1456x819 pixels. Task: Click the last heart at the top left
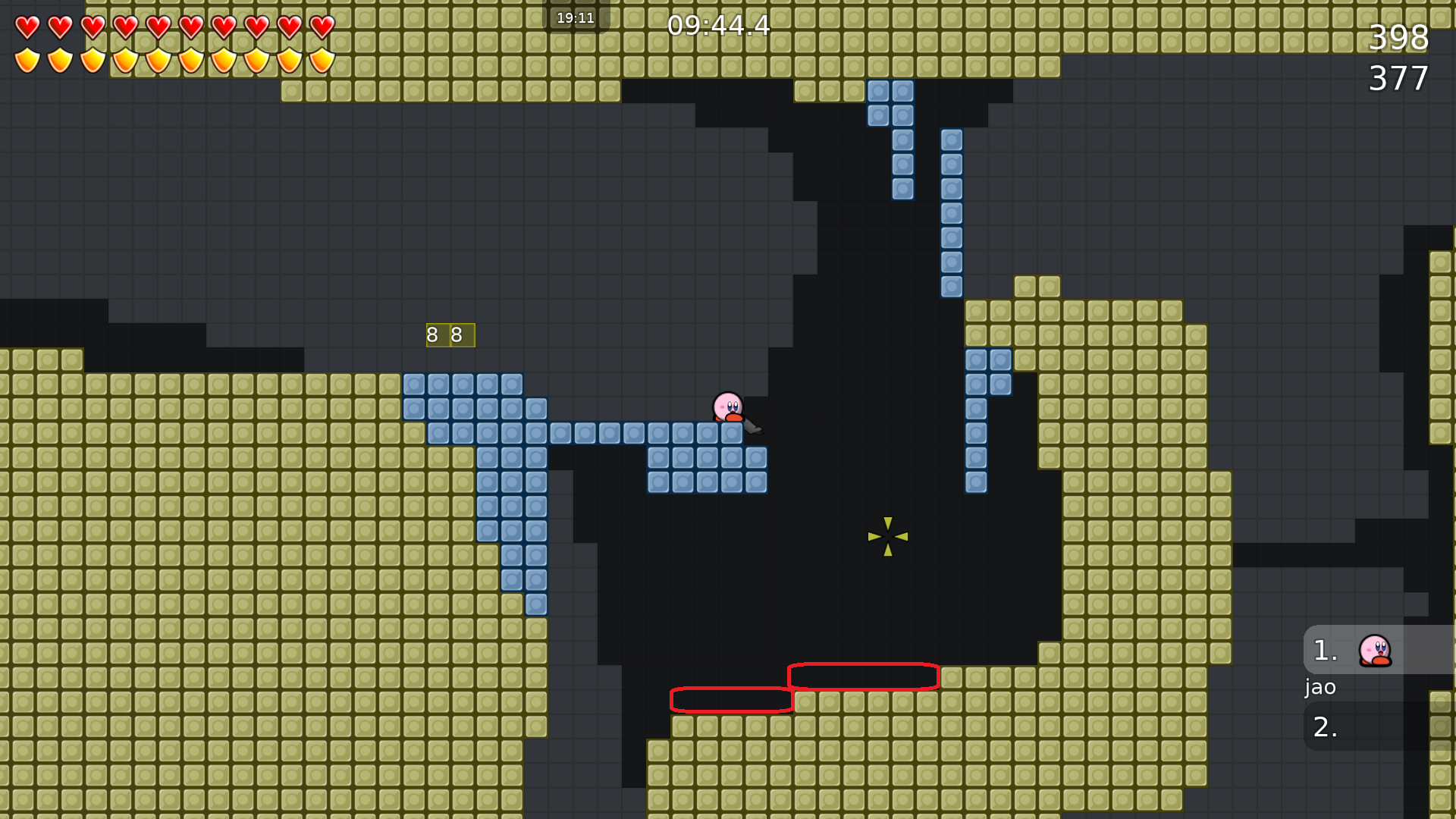pos(321,27)
